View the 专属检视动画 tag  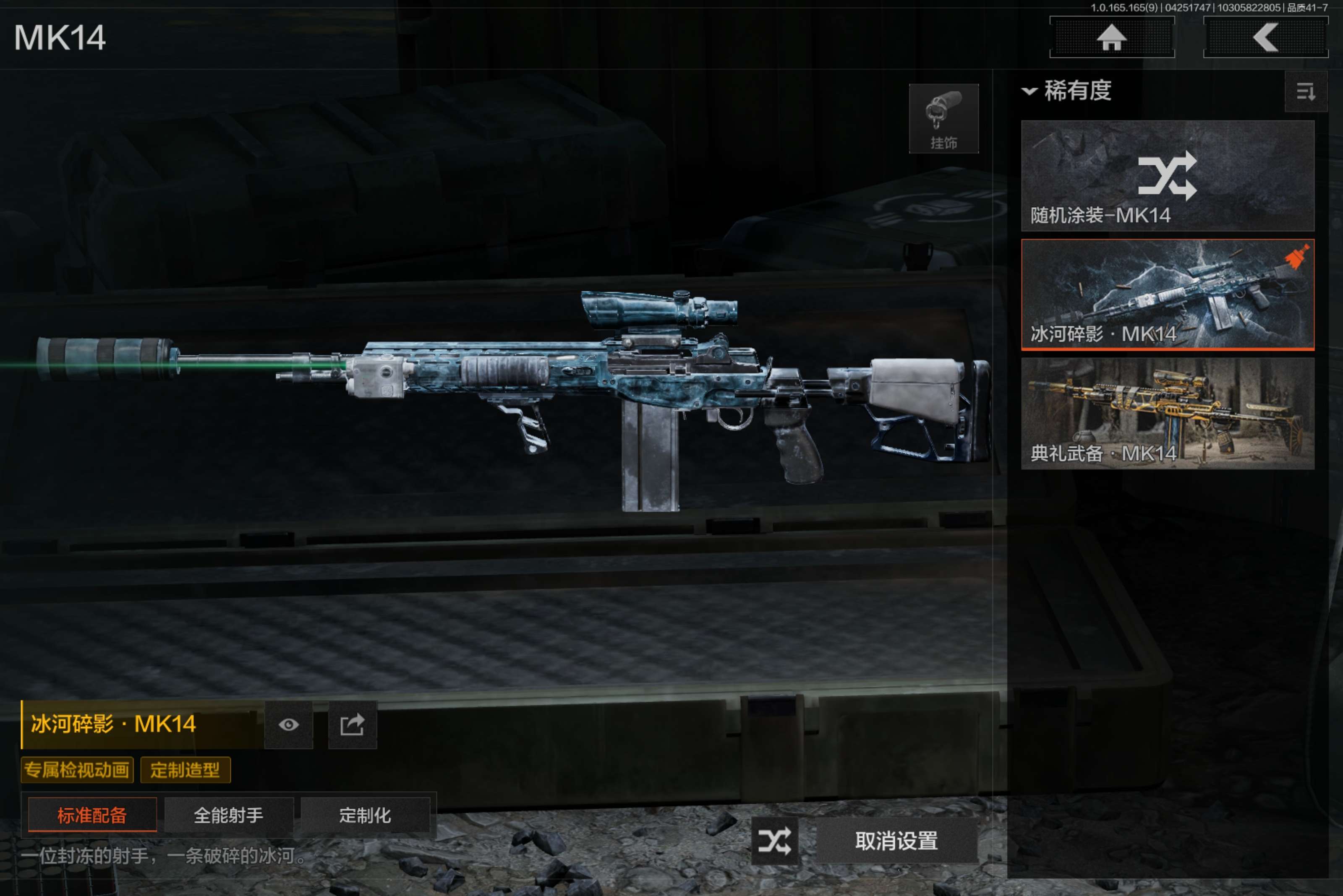tap(77, 770)
